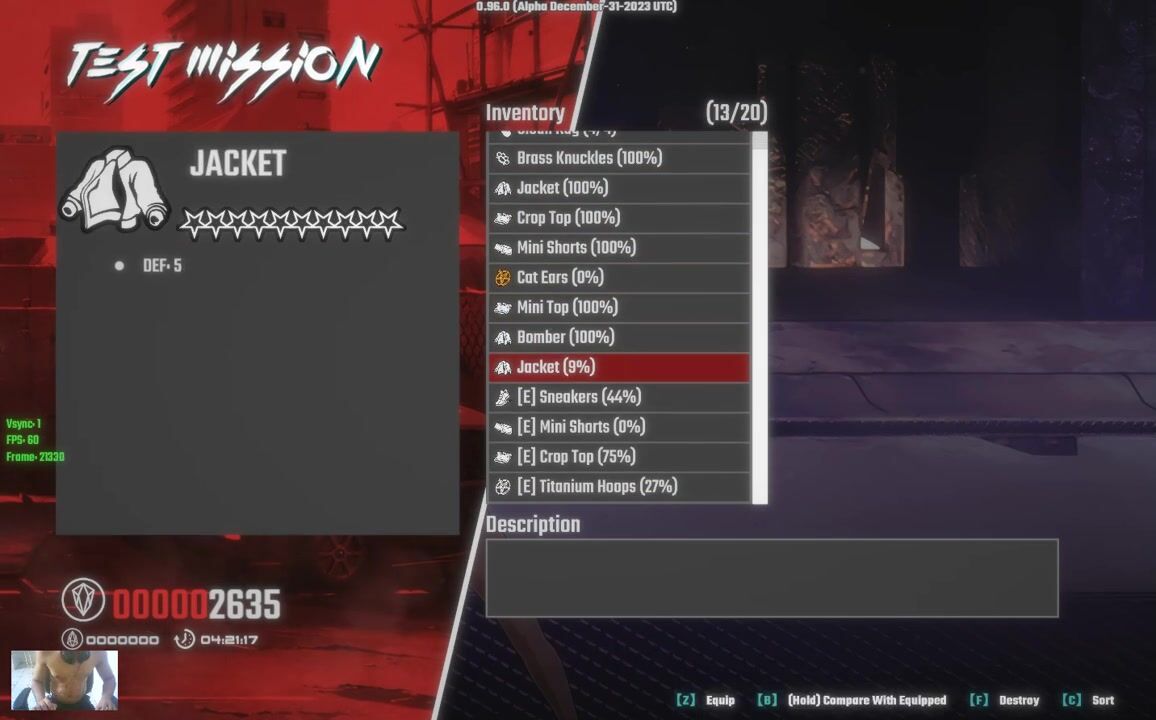
Task: Click the webcam overlay thumbnail
Action: point(64,680)
